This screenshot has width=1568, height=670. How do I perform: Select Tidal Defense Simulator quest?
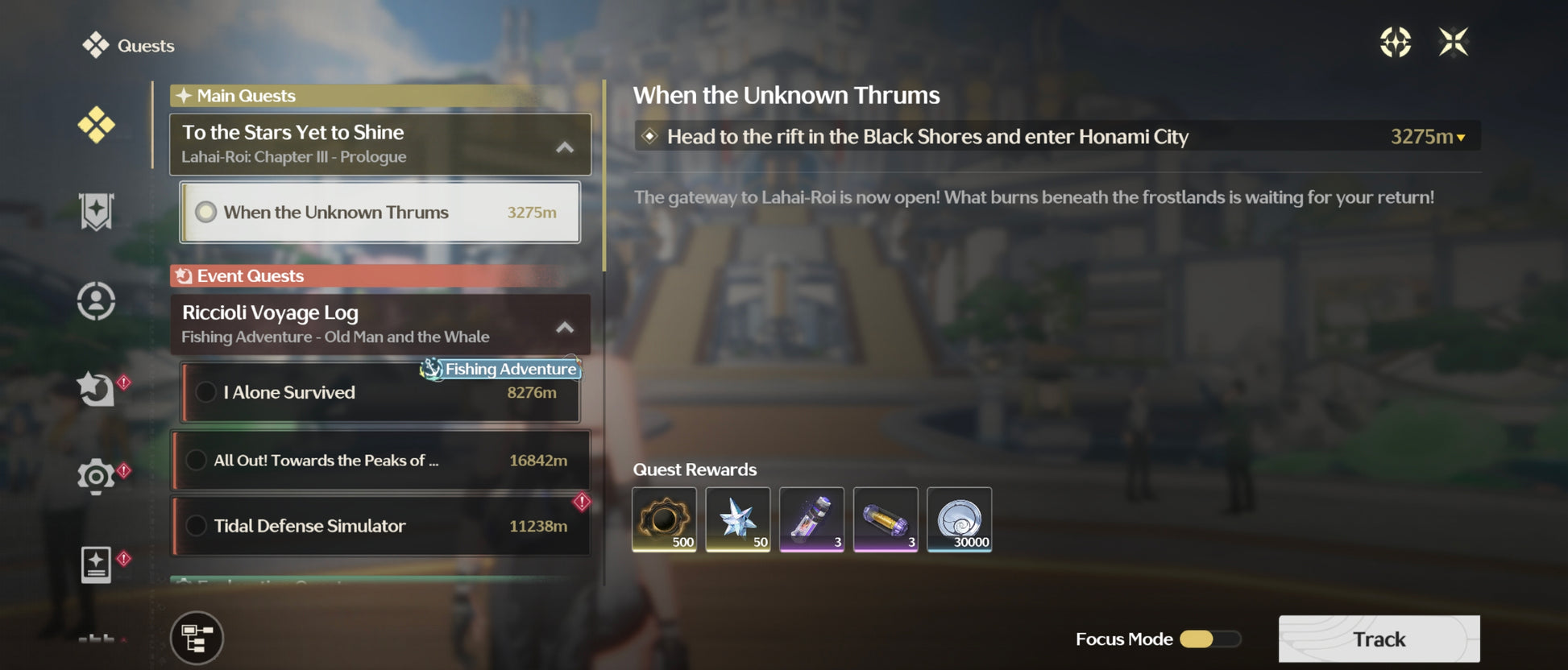point(380,526)
